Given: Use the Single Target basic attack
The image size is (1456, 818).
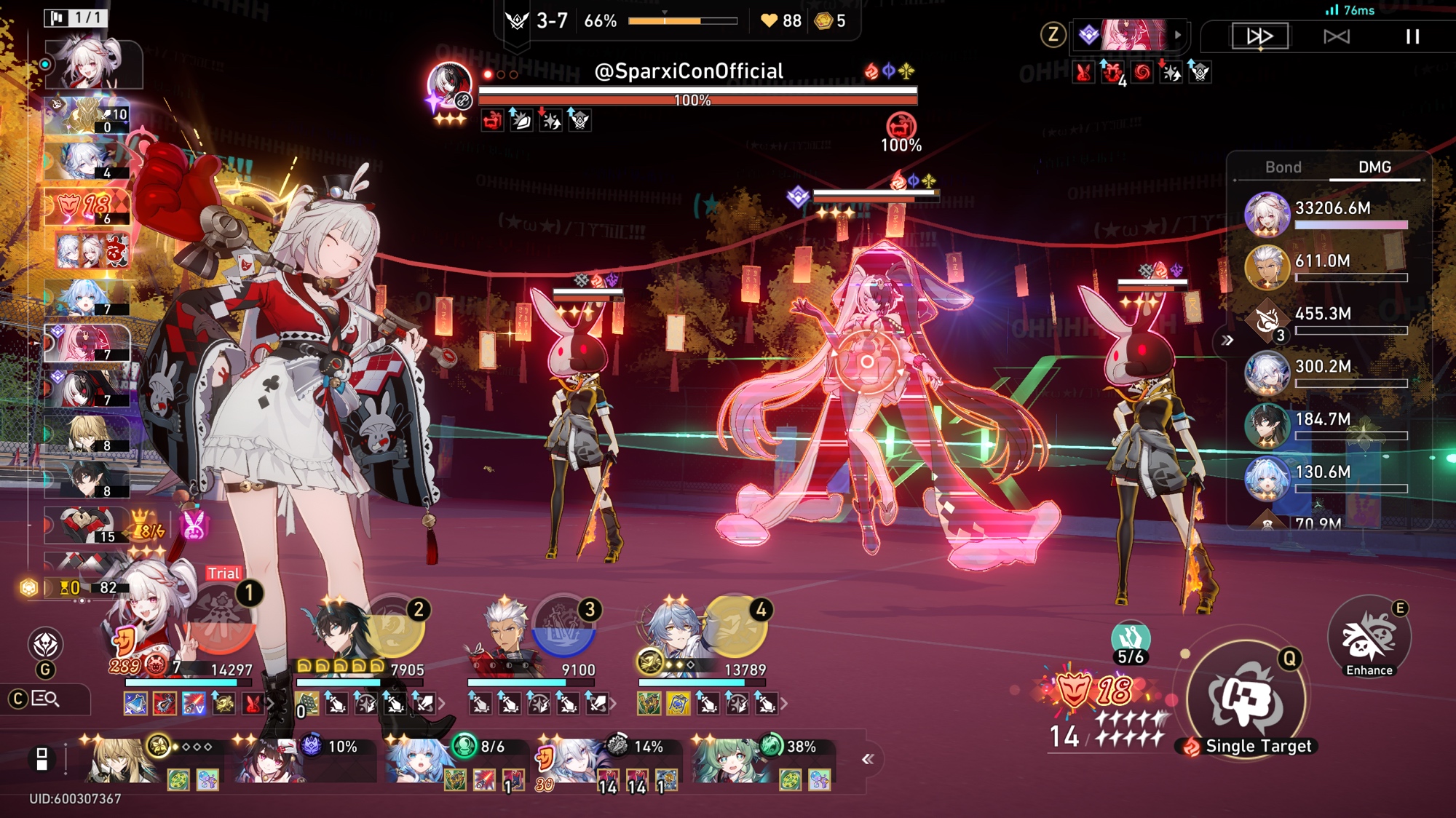Looking at the screenshot, I should coord(1246,699).
